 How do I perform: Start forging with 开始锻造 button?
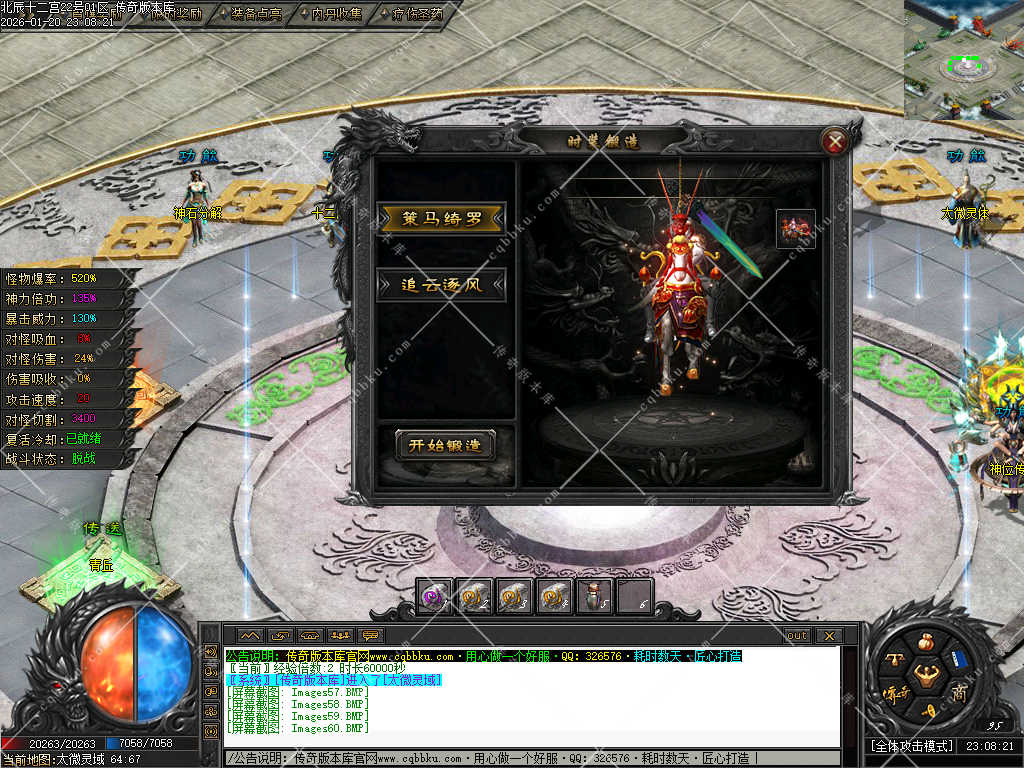click(445, 446)
